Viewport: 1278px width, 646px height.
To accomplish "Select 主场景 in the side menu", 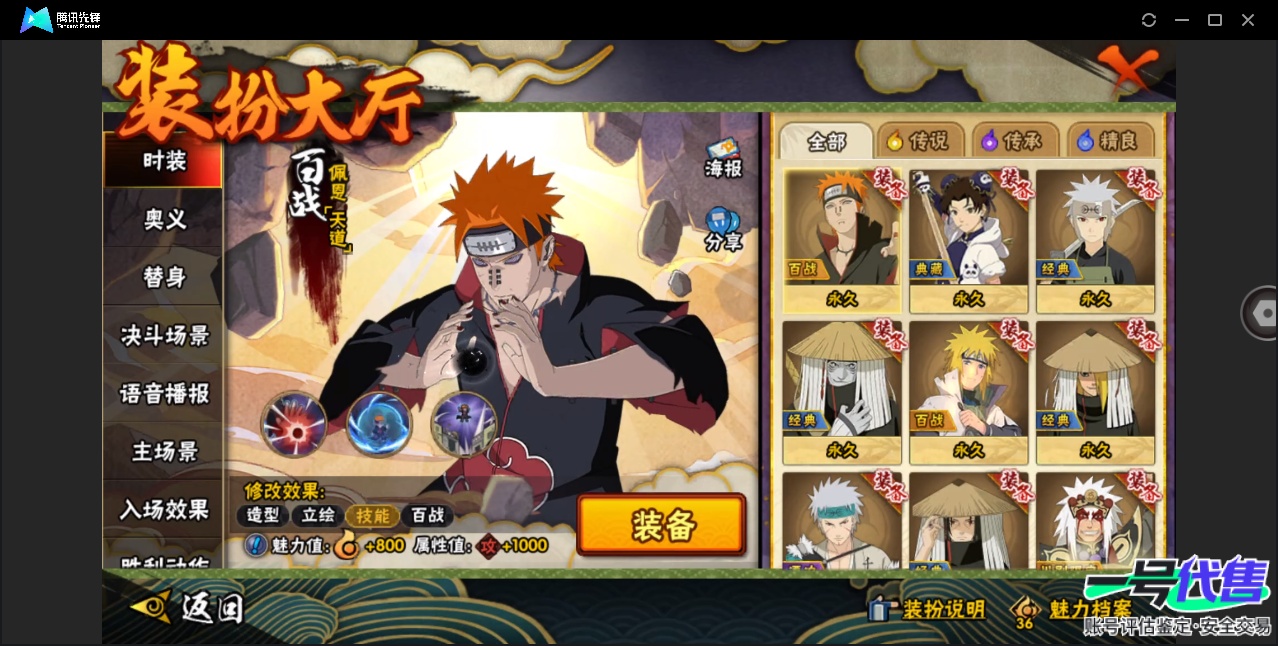I will [163, 451].
